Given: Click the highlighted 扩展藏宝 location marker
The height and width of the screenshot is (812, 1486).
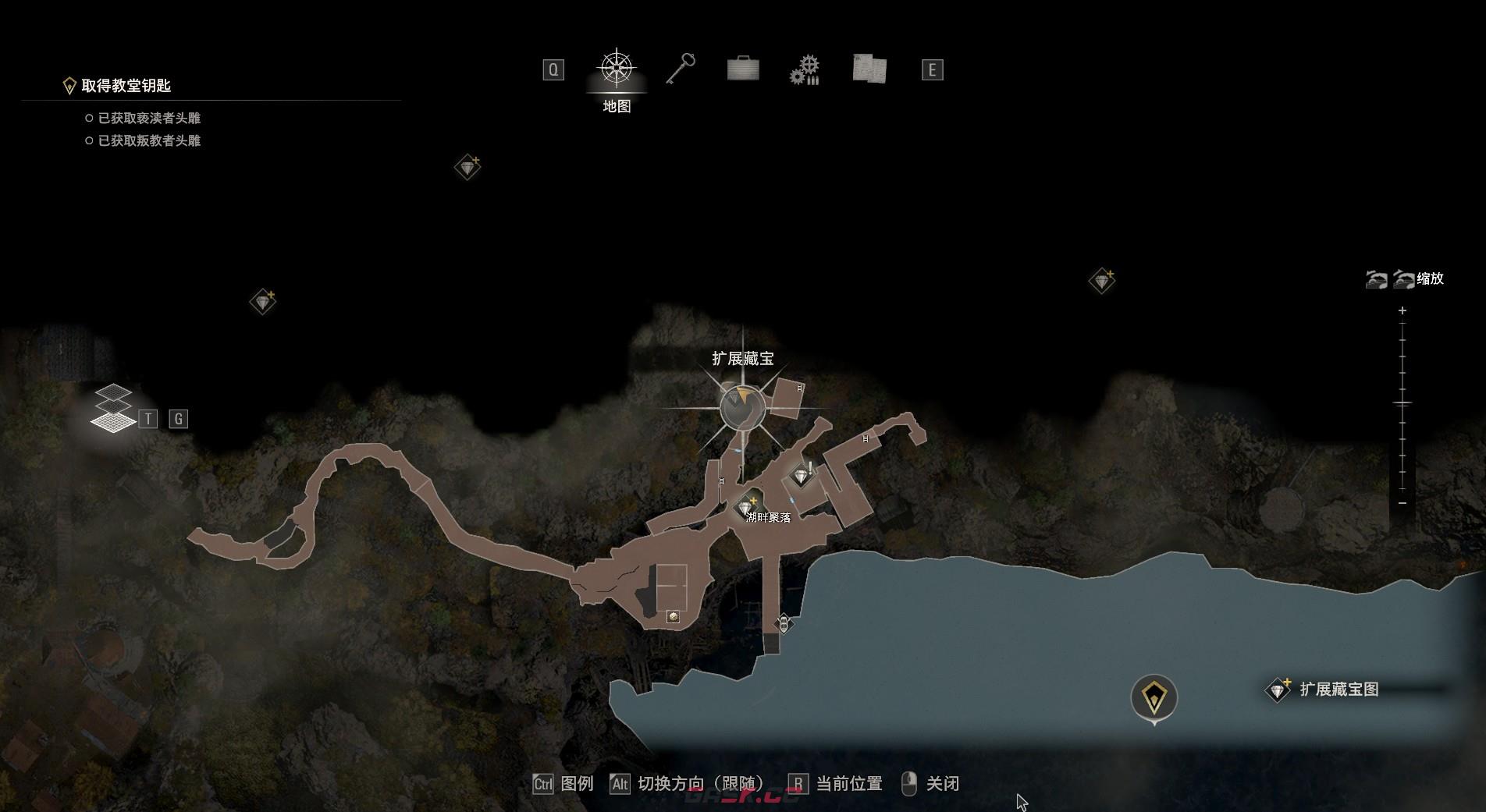Looking at the screenshot, I should click(742, 406).
